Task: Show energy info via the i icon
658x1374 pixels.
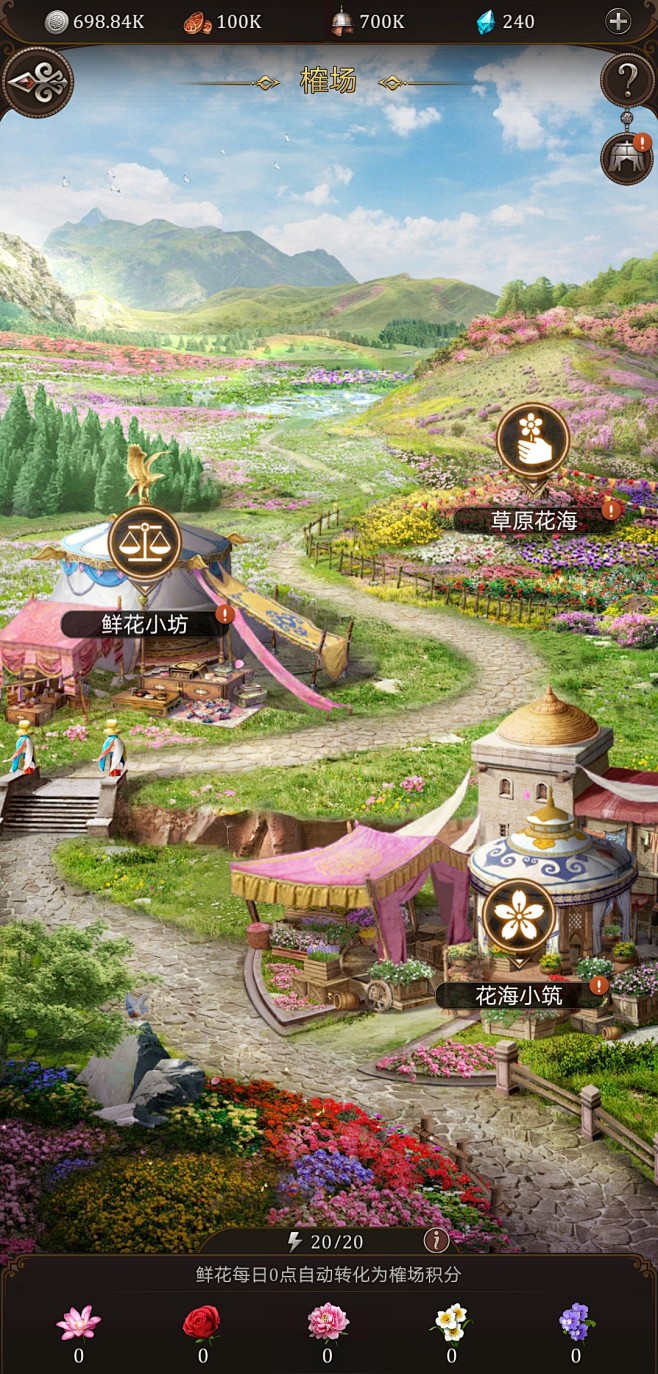Action: tap(436, 1241)
